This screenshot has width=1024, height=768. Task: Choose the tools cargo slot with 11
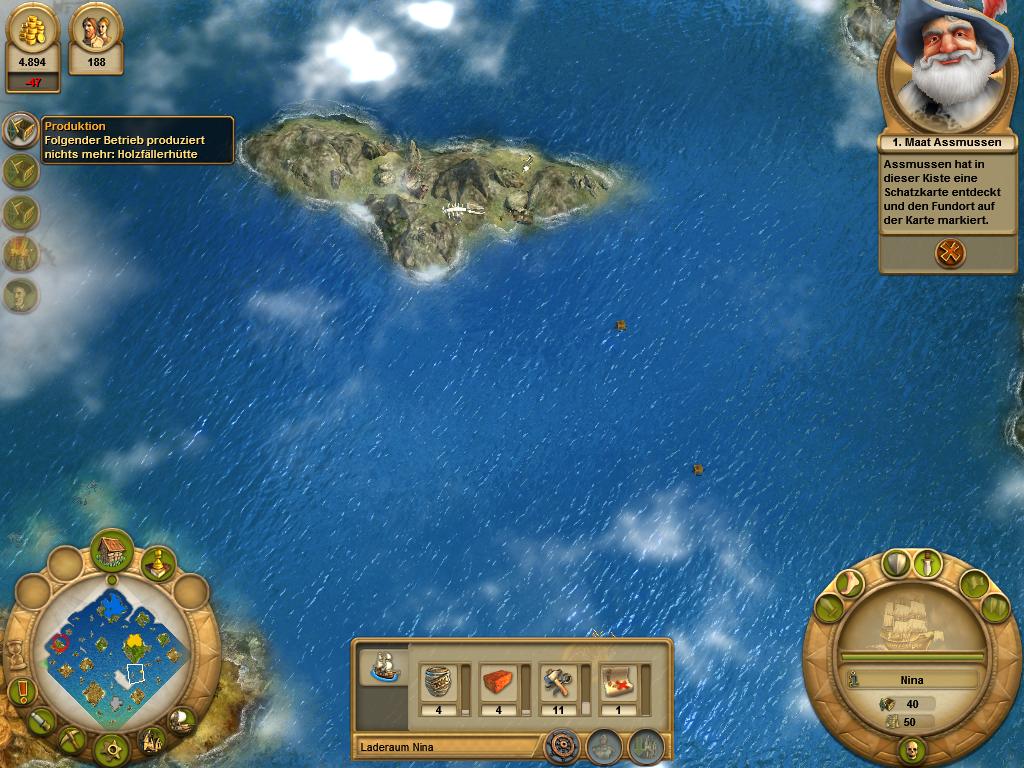pyautogui.click(x=558, y=684)
